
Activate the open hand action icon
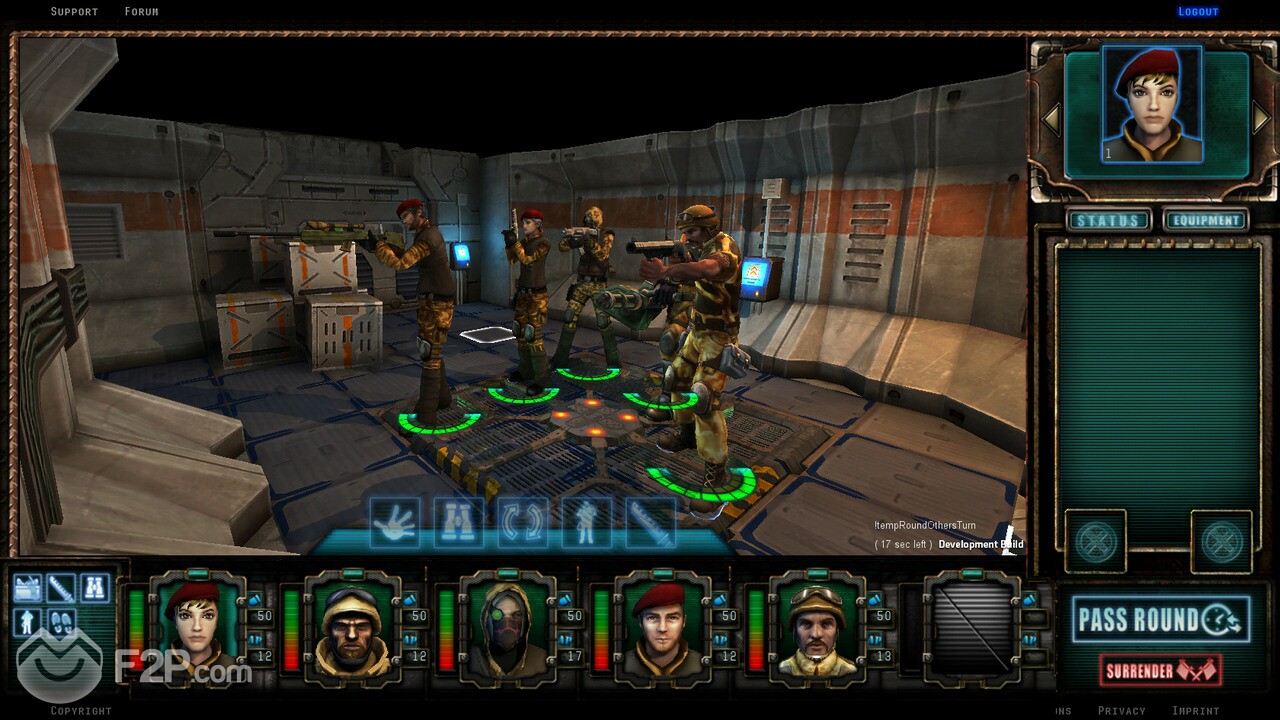pyautogui.click(x=395, y=523)
